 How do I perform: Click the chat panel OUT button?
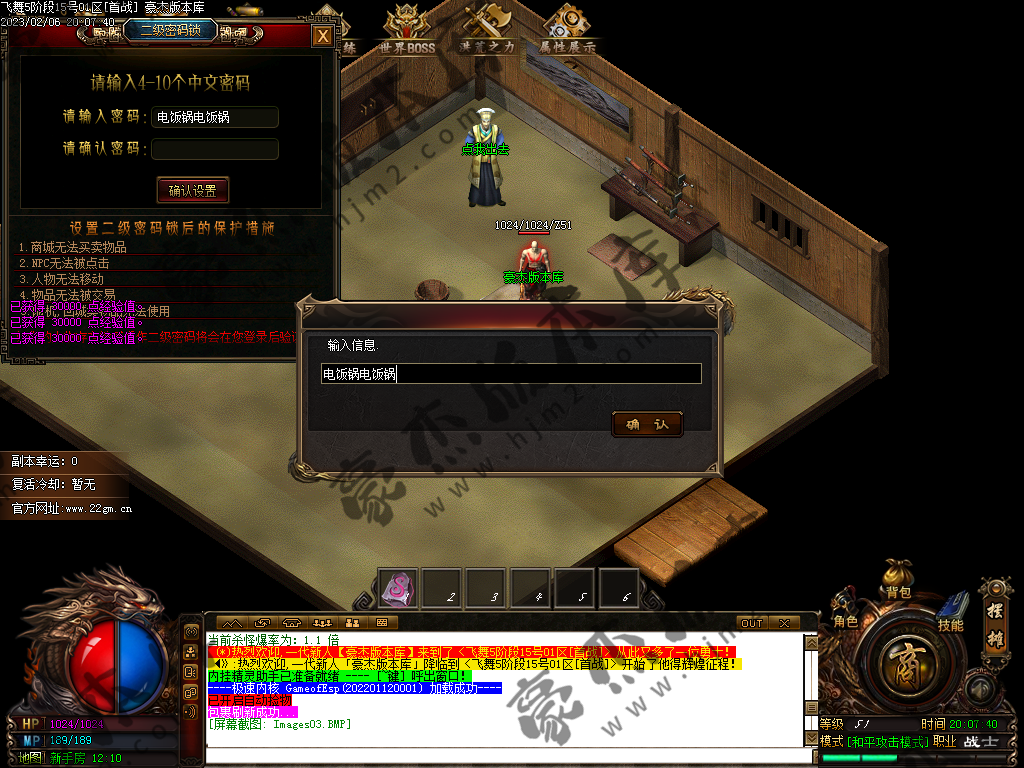pyautogui.click(x=752, y=623)
